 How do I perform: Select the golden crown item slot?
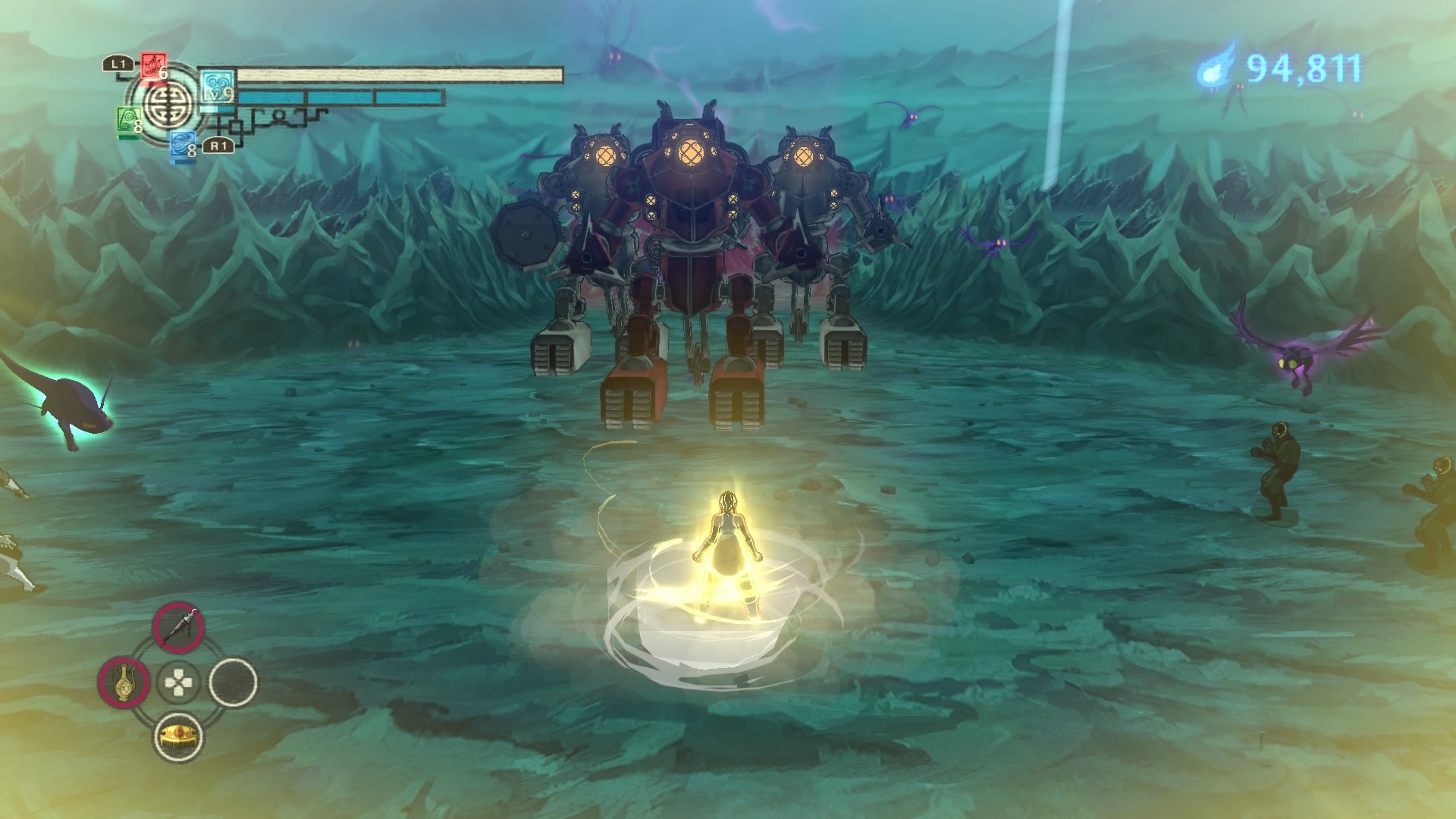click(178, 736)
